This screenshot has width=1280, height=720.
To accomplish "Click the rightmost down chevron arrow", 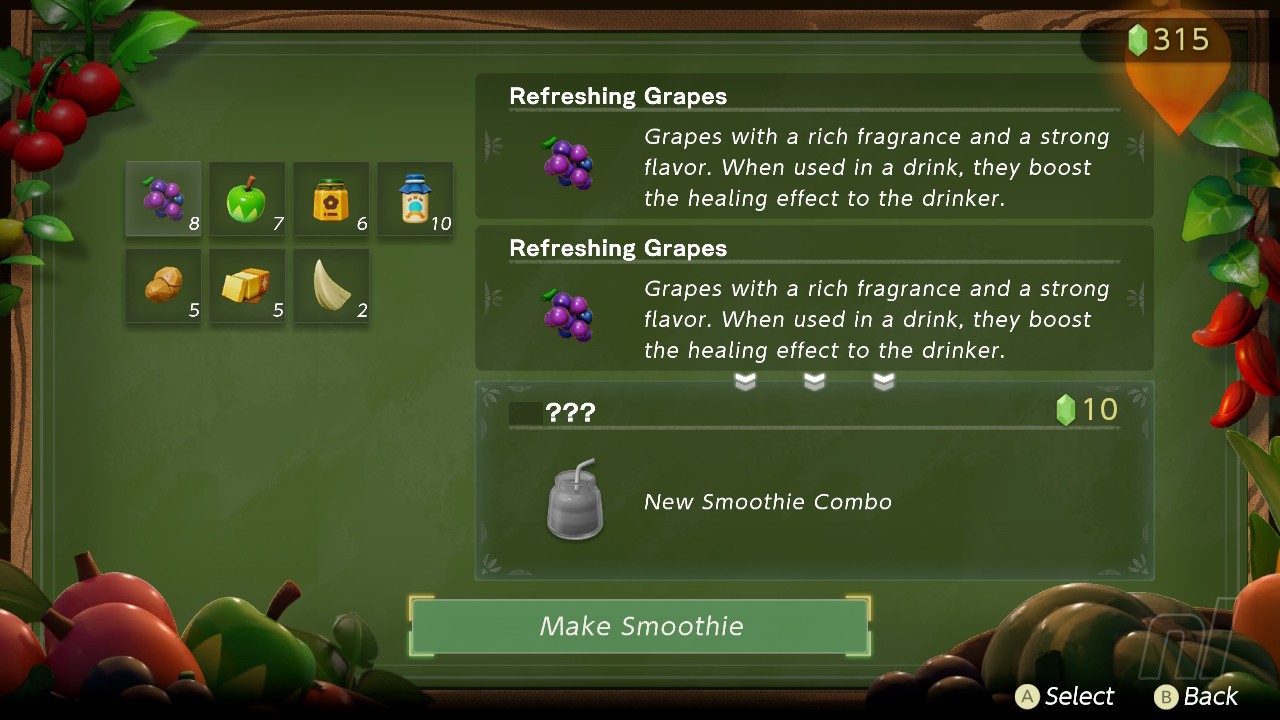I will coord(884,381).
